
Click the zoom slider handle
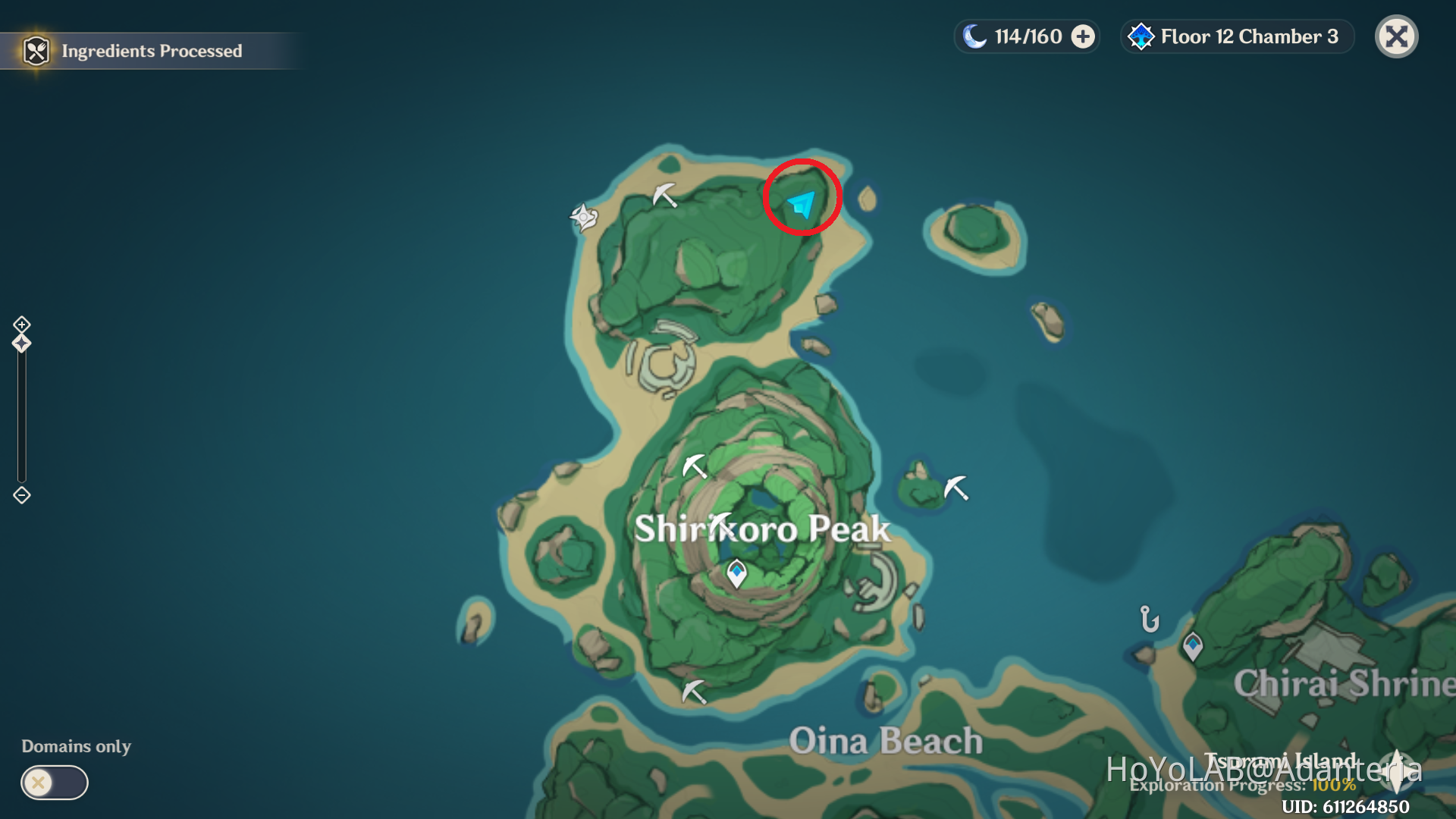click(x=21, y=343)
